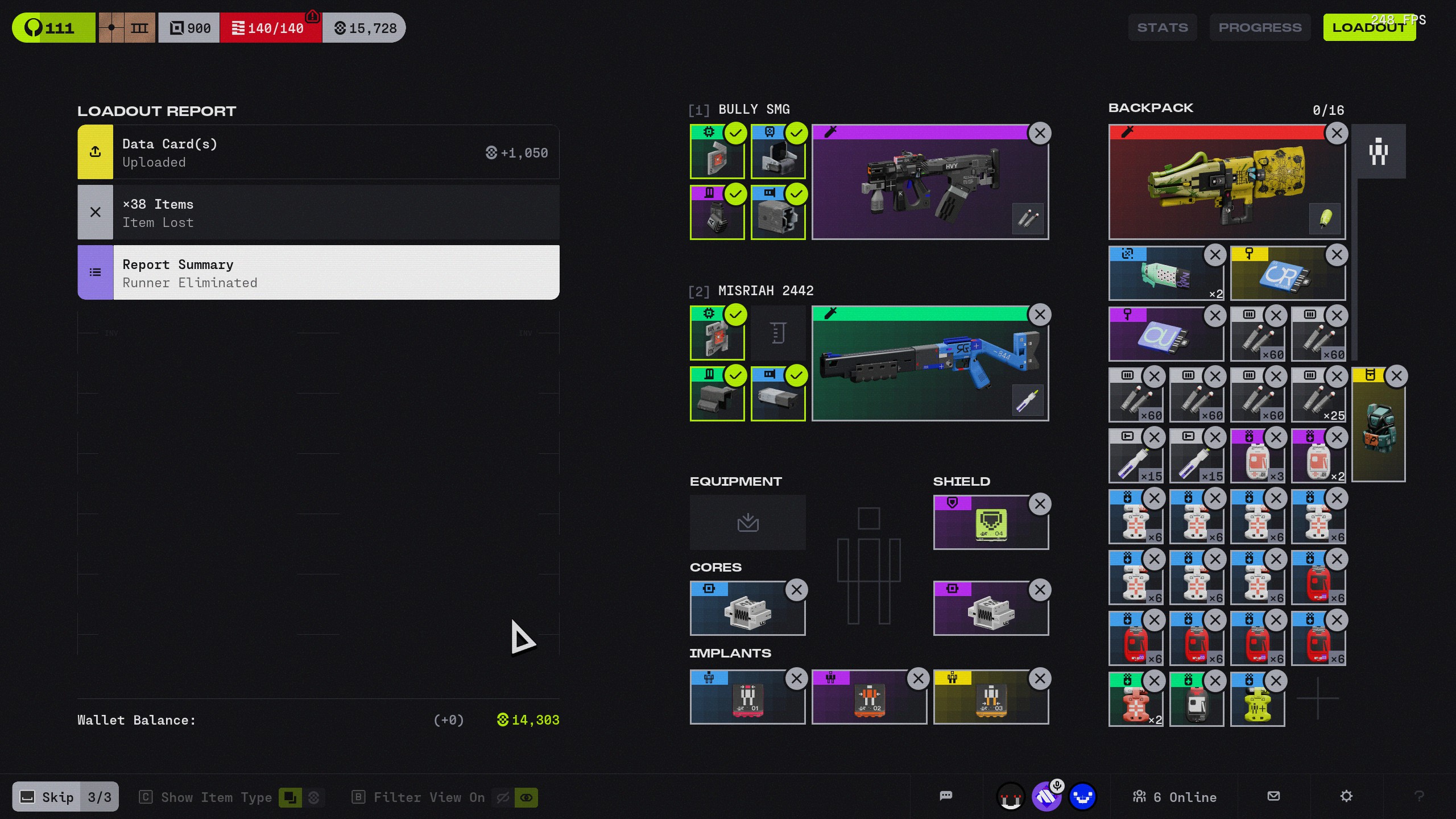
Task: Open the 6 Online players list
Action: (1175, 797)
